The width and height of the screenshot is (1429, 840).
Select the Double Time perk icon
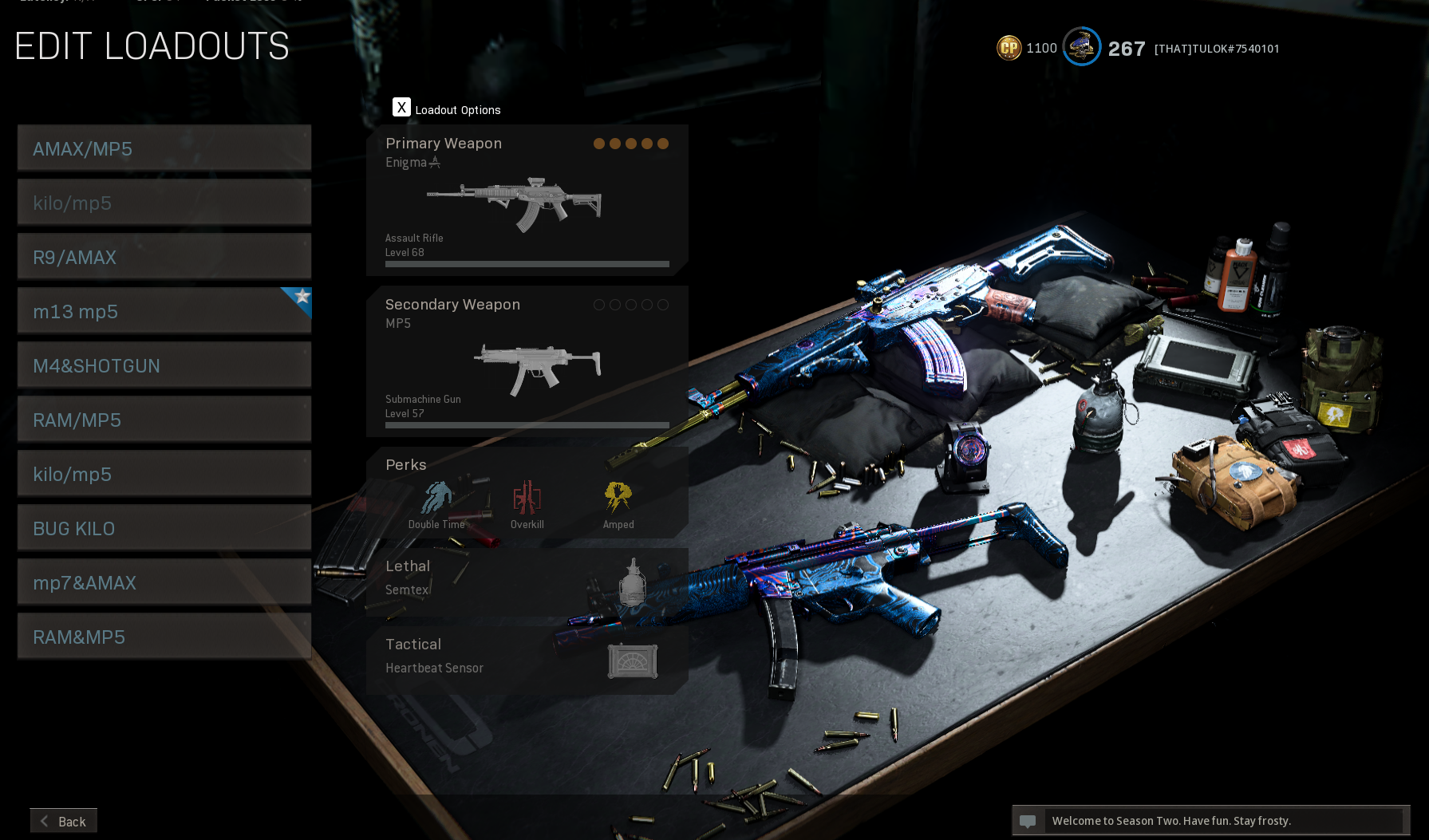[x=436, y=499]
